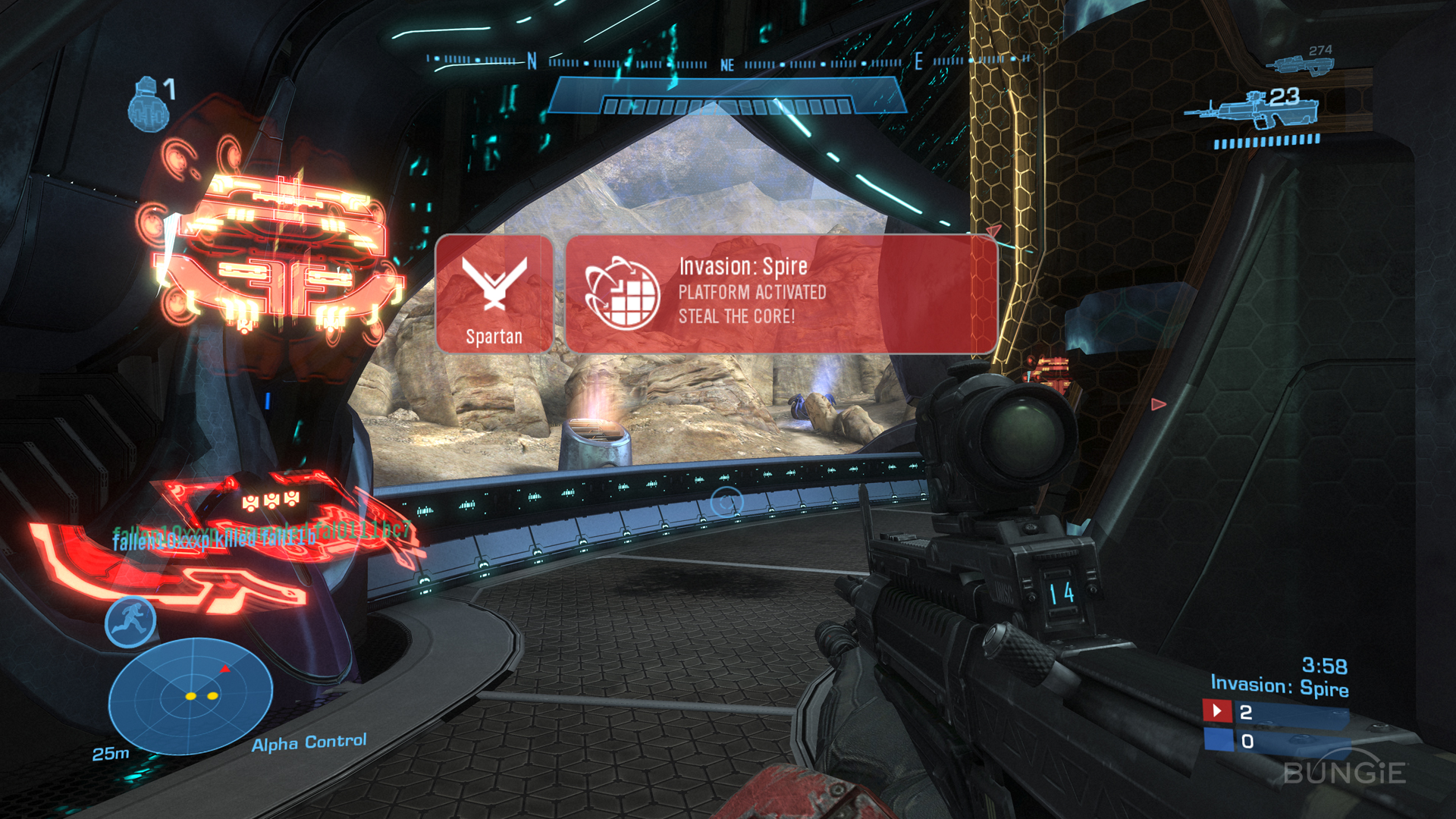Click the compass heading strip

coord(728,62)
